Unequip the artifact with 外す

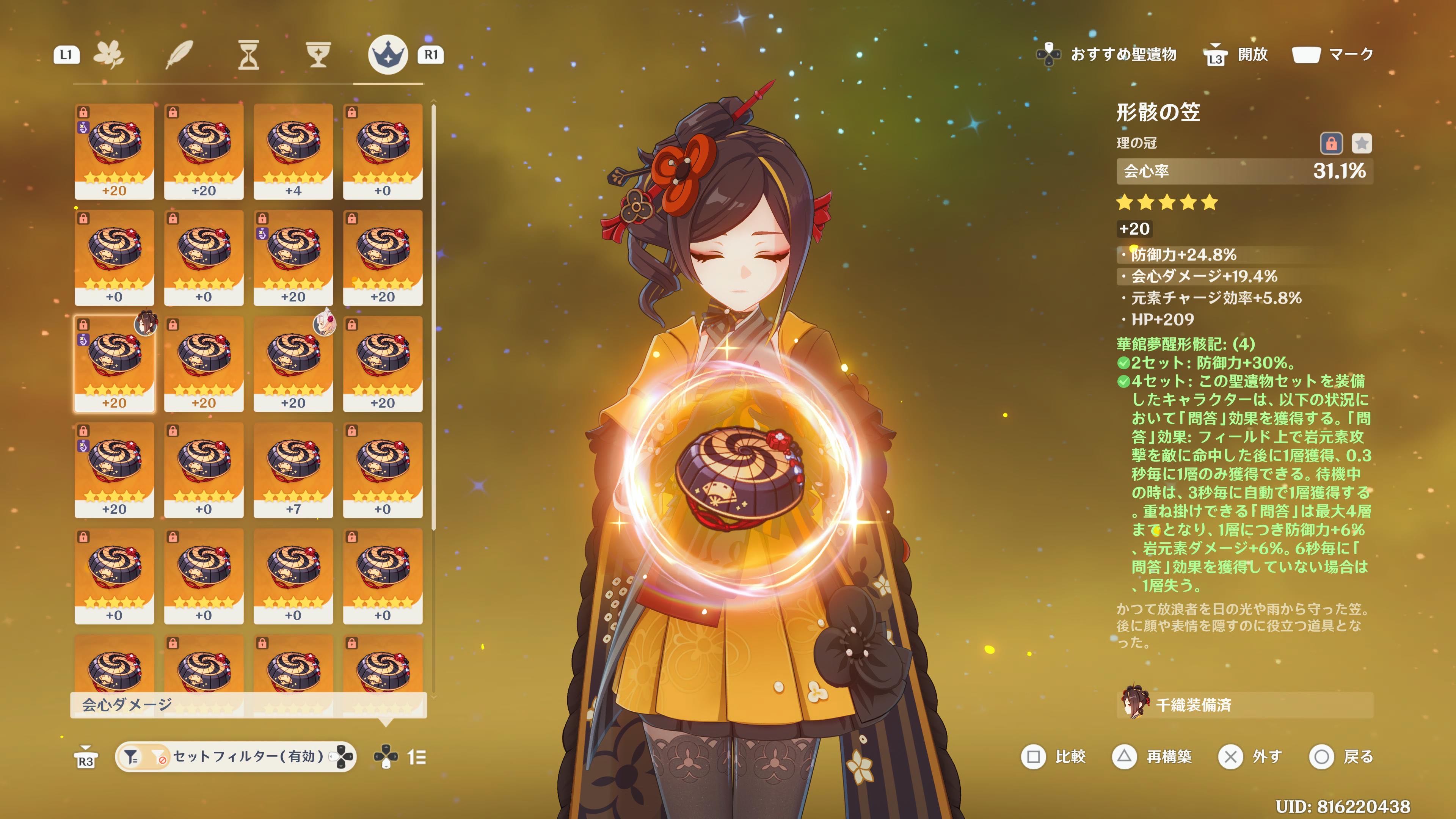(1250, 757)
